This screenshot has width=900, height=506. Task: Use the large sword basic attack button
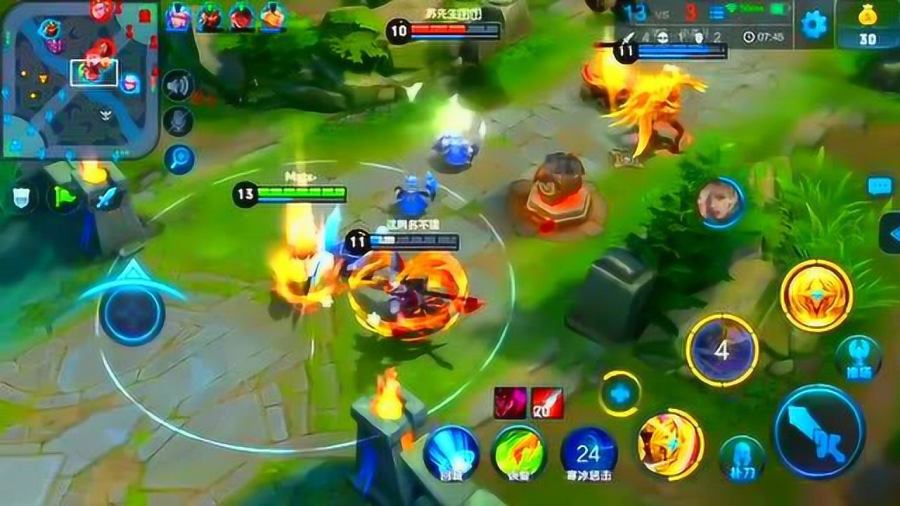coord(819,431)
